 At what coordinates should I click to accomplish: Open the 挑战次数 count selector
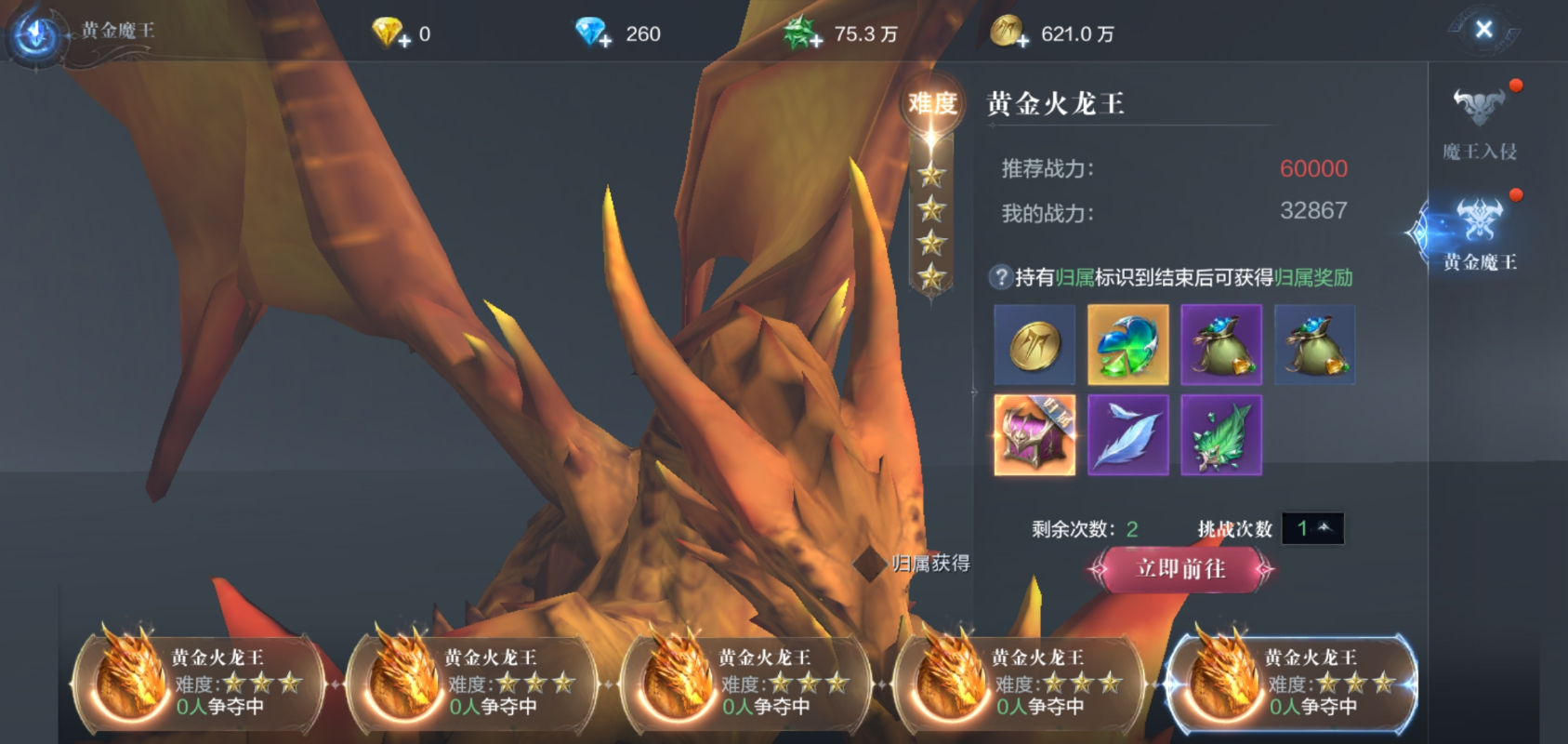(1312, 529)
